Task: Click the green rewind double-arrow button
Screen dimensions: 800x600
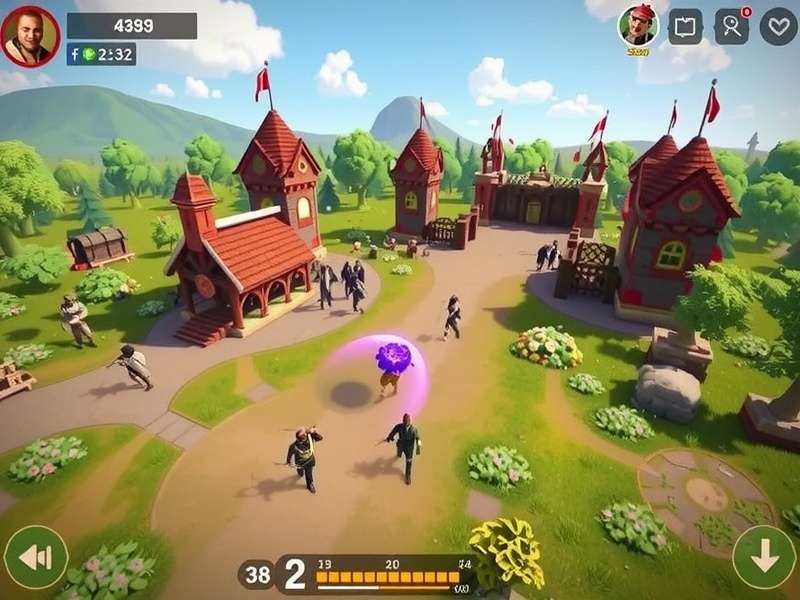Action: (x=35, y=557)
